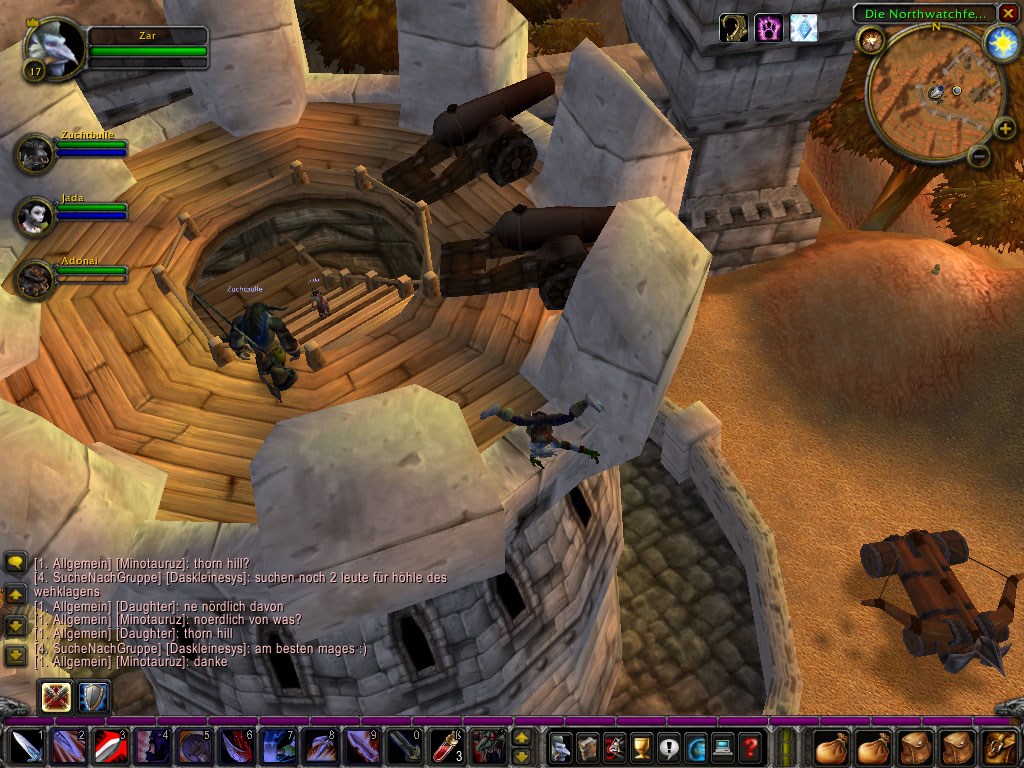This screenshot has height=768, width=1024.
Task: Target party member Jada's portrait
Action: click(x=35, y=215)
